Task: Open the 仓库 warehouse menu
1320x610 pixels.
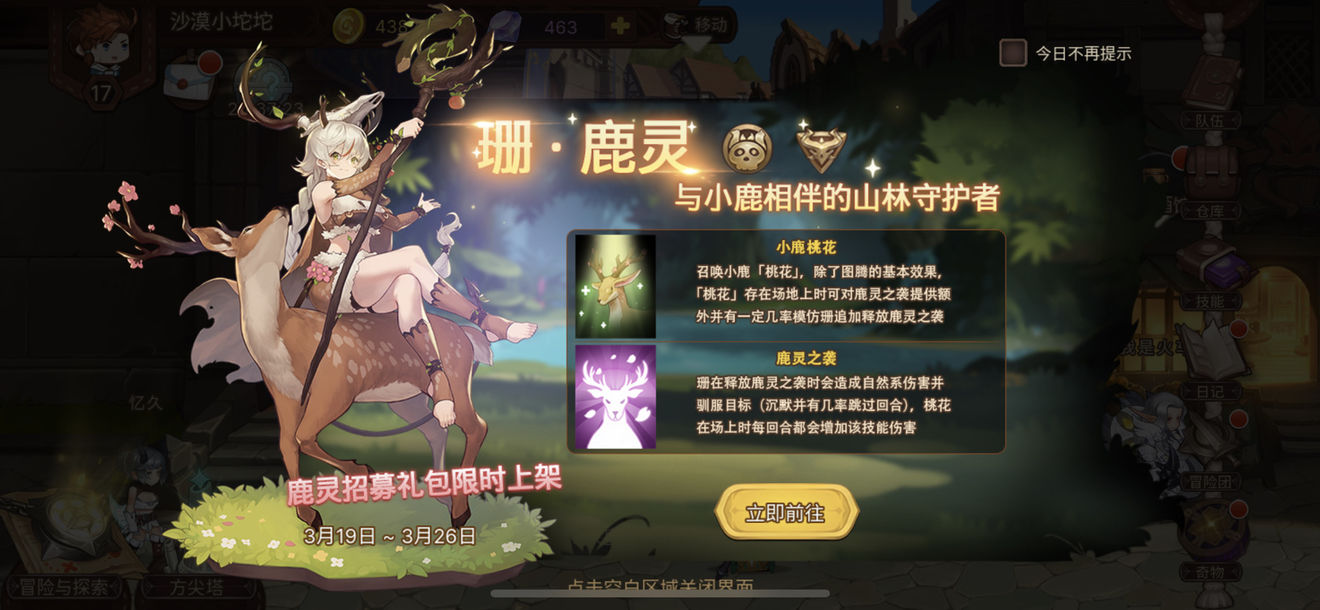Action: (x=1213, y=183)
